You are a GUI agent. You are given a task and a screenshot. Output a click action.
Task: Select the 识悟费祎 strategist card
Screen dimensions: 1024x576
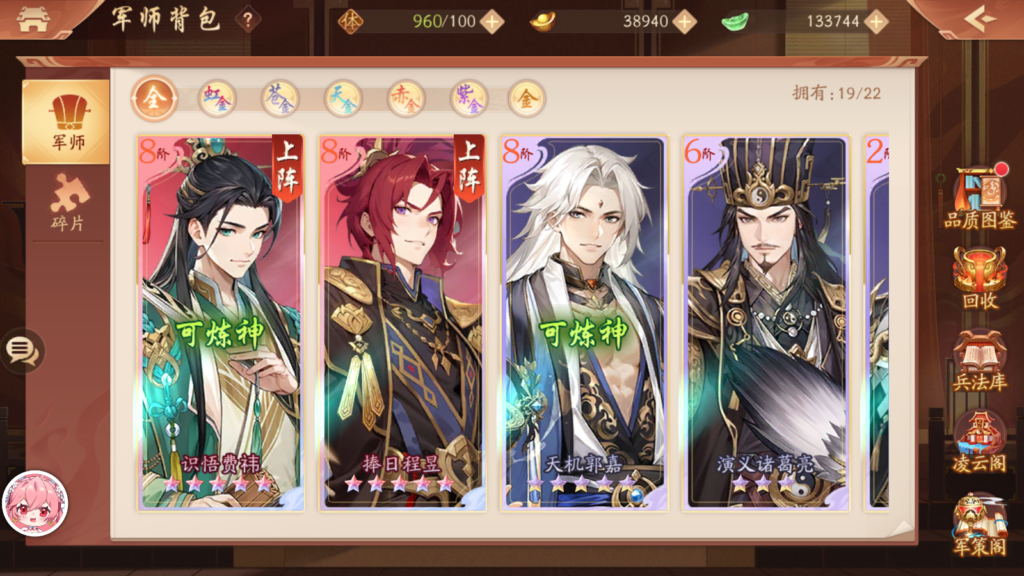tap(221, 322)
